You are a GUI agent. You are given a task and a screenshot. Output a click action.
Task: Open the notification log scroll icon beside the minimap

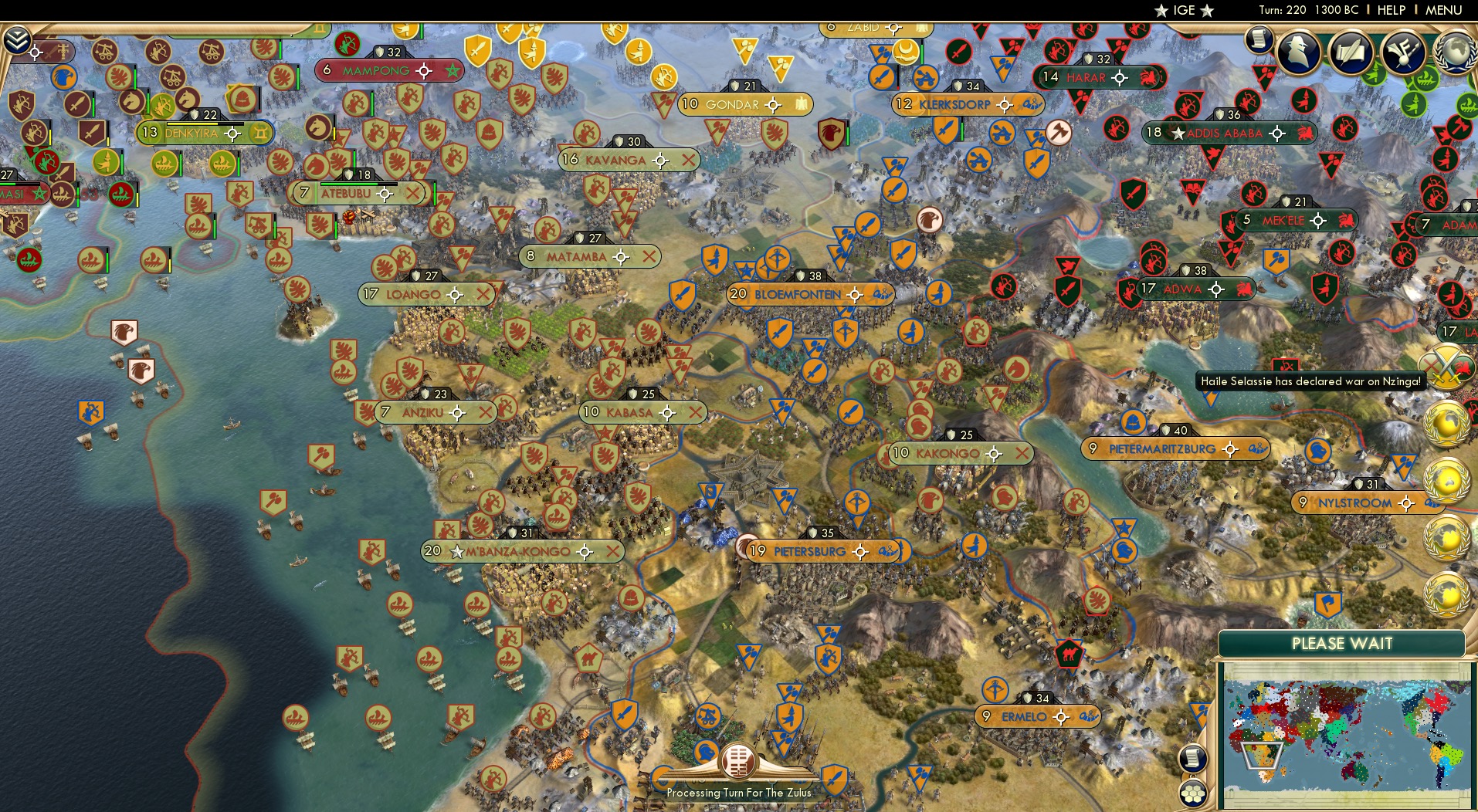point(1192,759)
